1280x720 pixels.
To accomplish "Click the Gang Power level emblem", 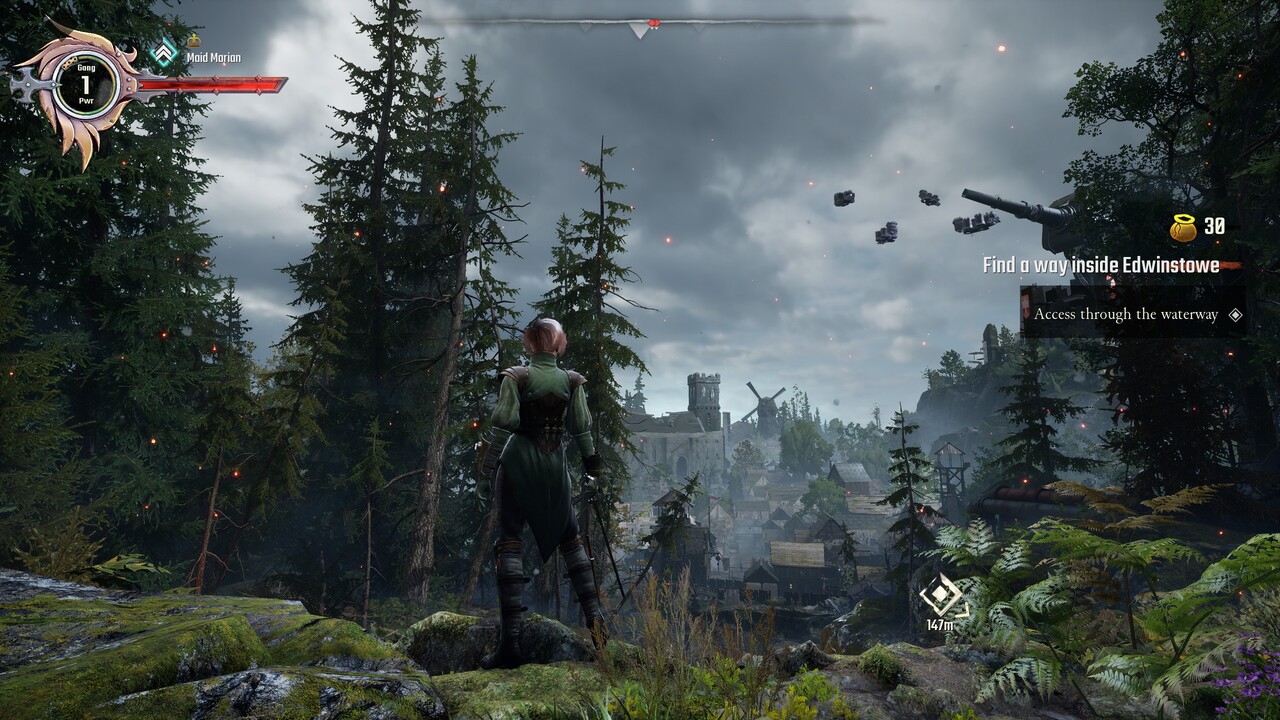I will [85, 86].
